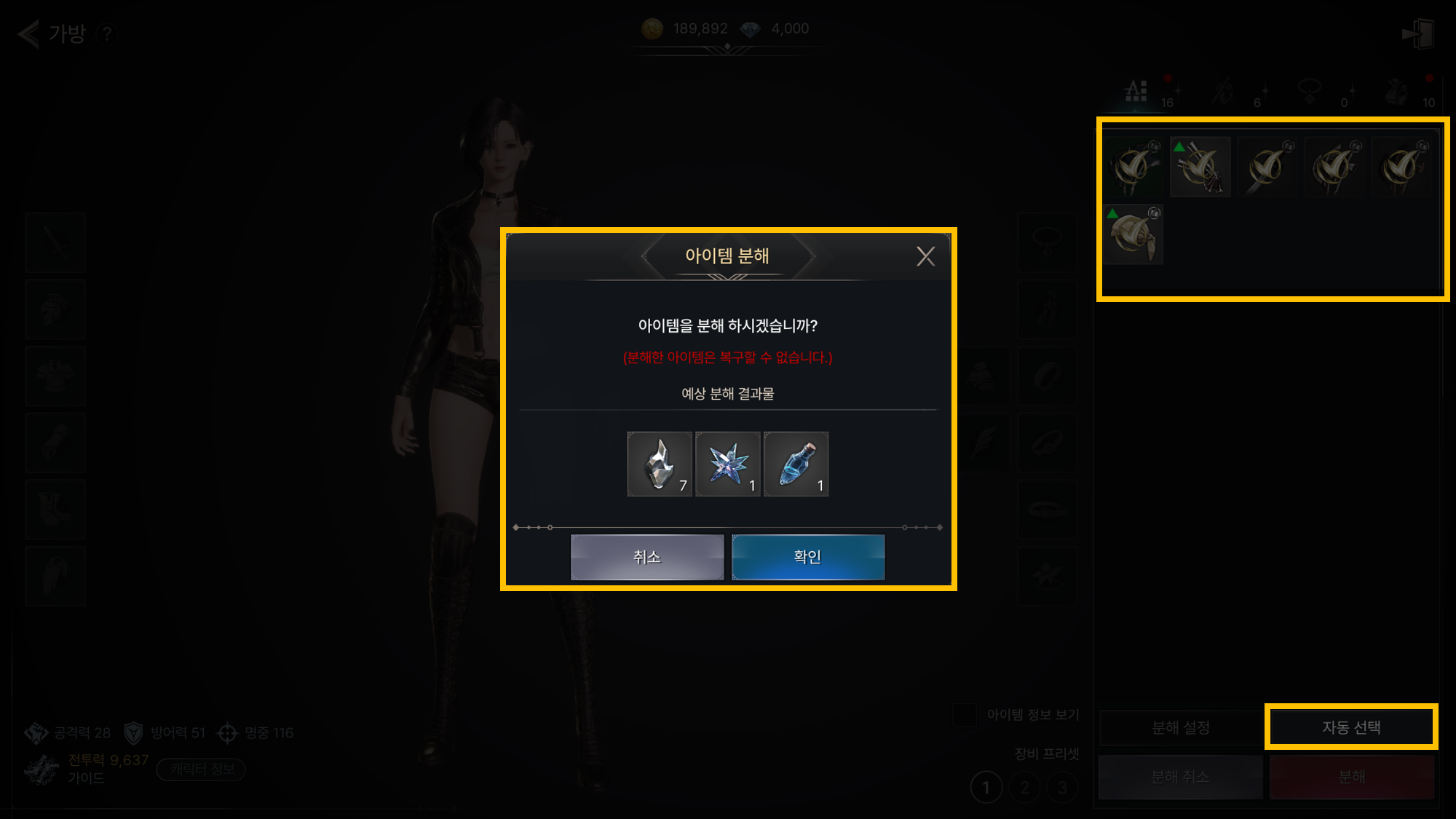Select the checked glove item with green arrow

1200,167
